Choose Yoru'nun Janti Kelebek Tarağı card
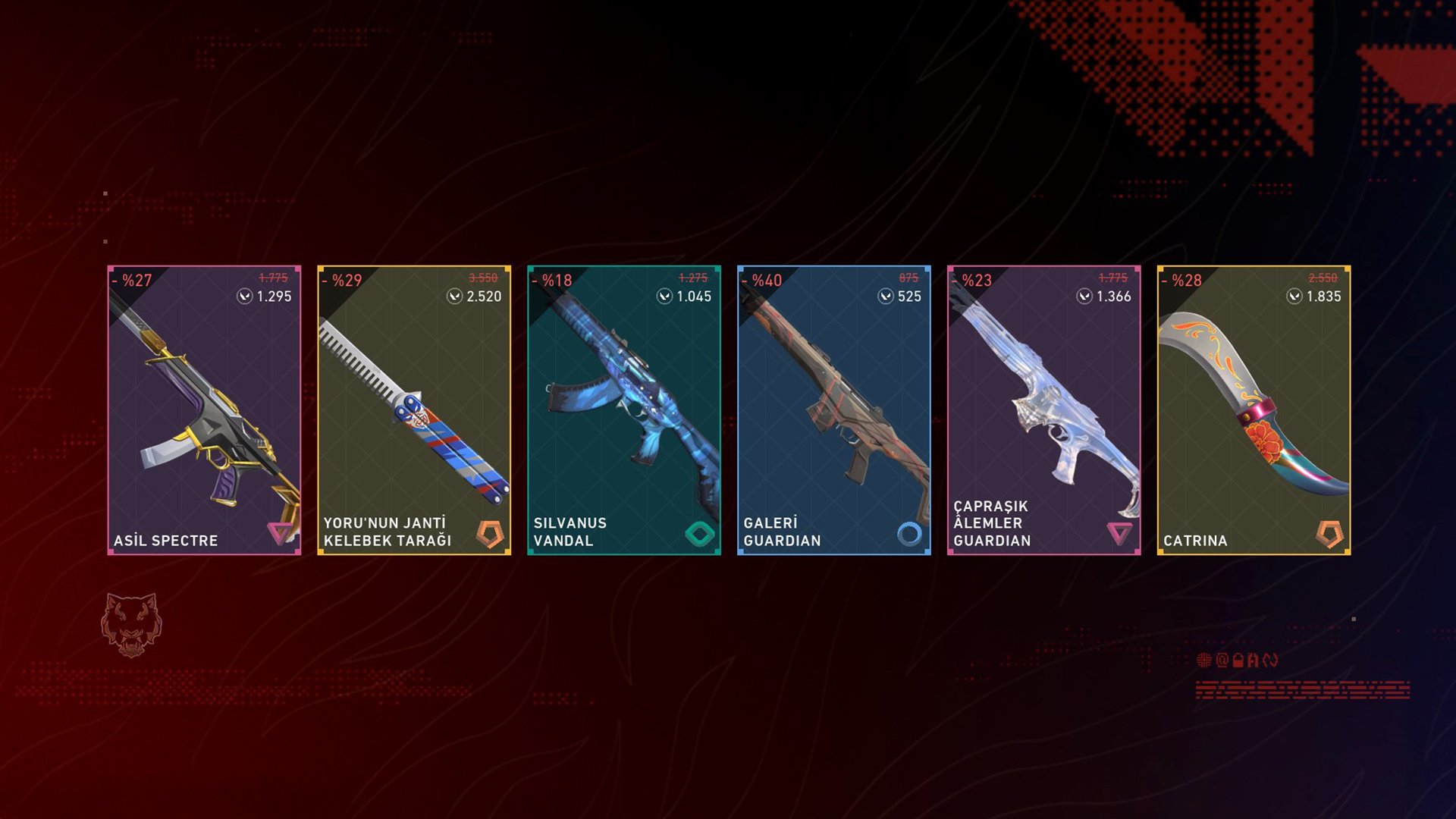Image resolution: width=1456 pixels, height=819 pixels. (x=414, y=410)
